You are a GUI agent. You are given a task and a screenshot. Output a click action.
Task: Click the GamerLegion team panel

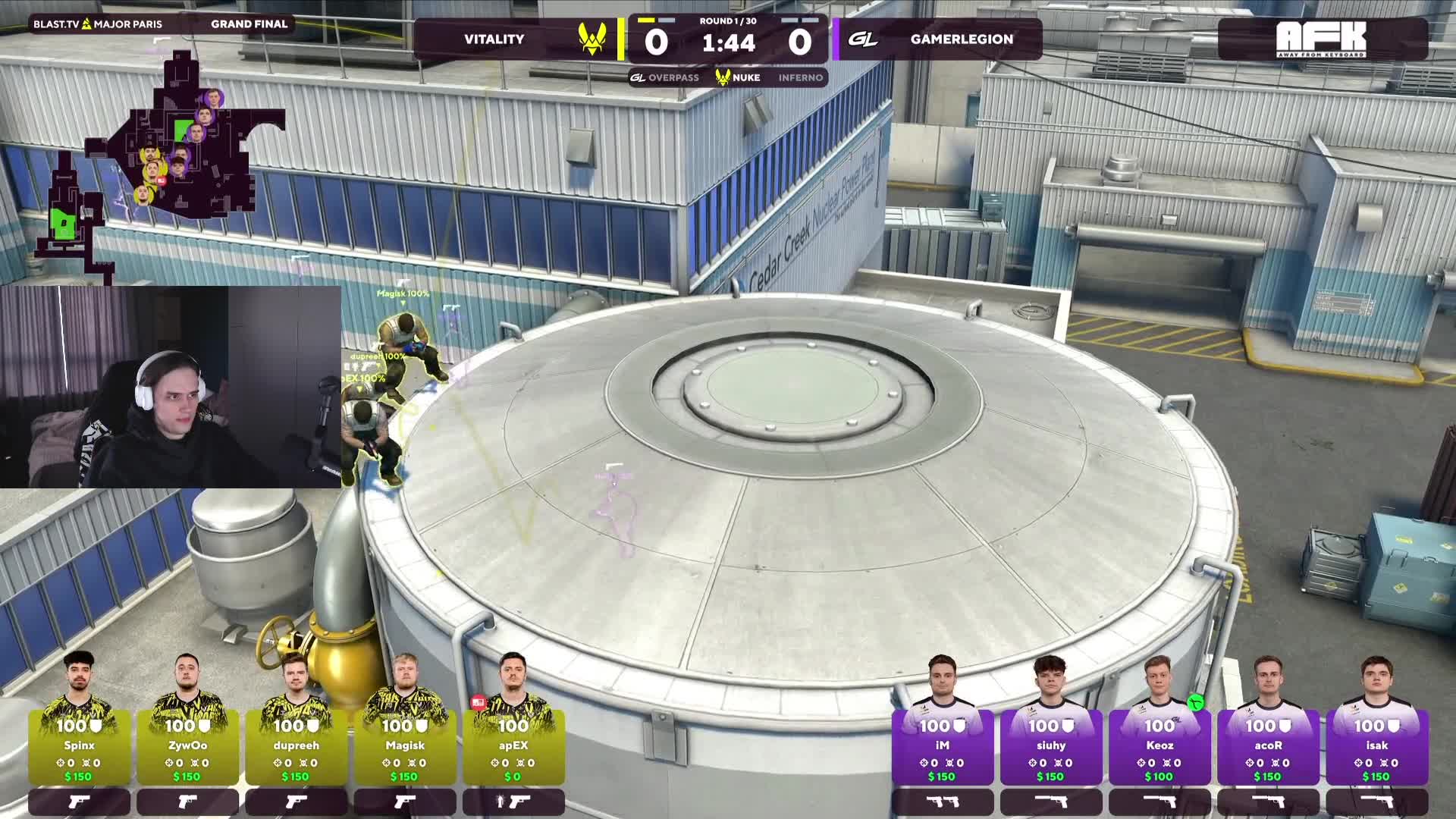click(x=939, y=39)
